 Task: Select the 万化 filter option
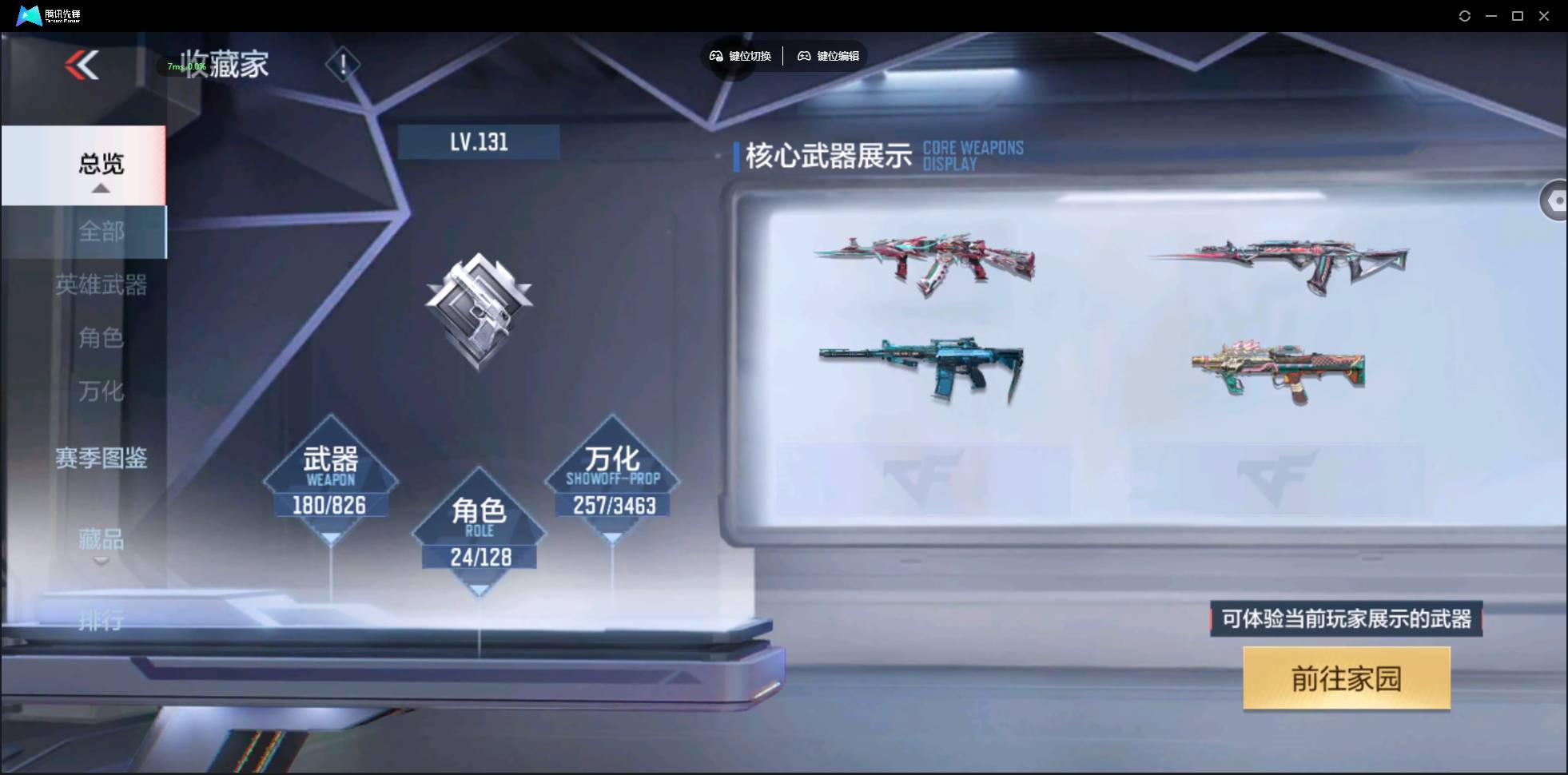pos(101,392)
